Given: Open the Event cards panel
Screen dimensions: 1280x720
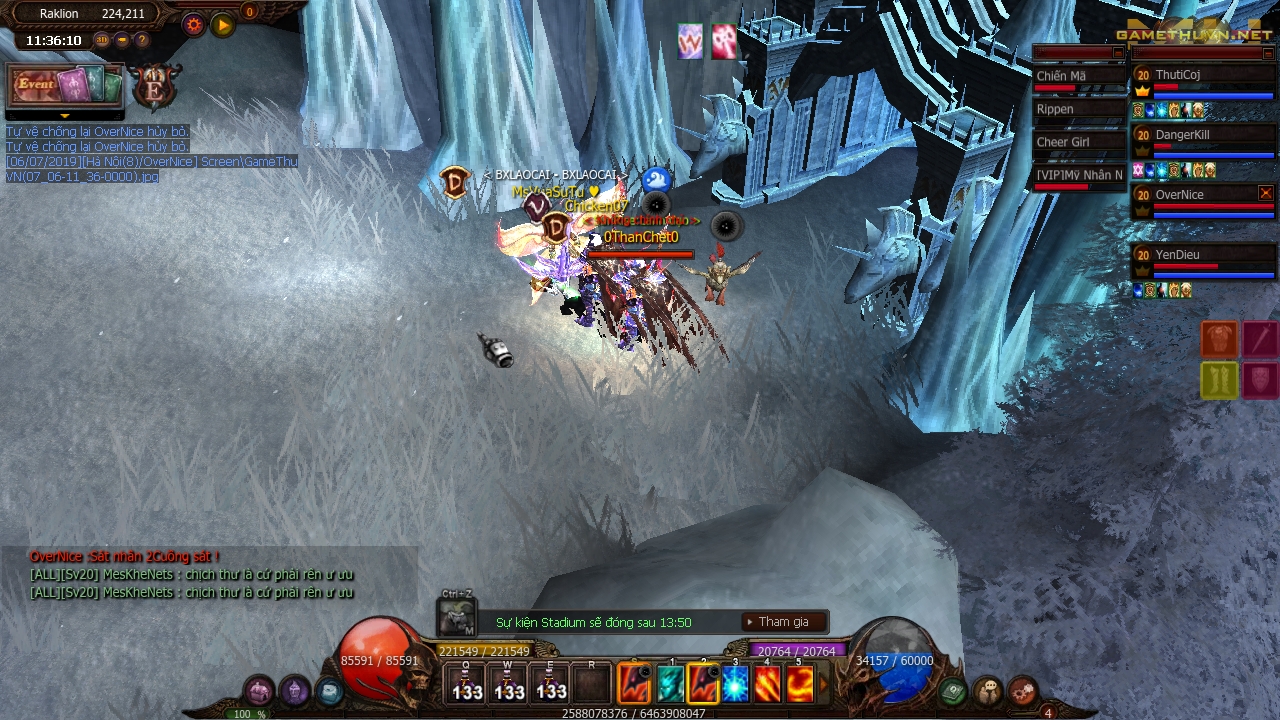Looking at the screenshot, I should coord(66,86).
